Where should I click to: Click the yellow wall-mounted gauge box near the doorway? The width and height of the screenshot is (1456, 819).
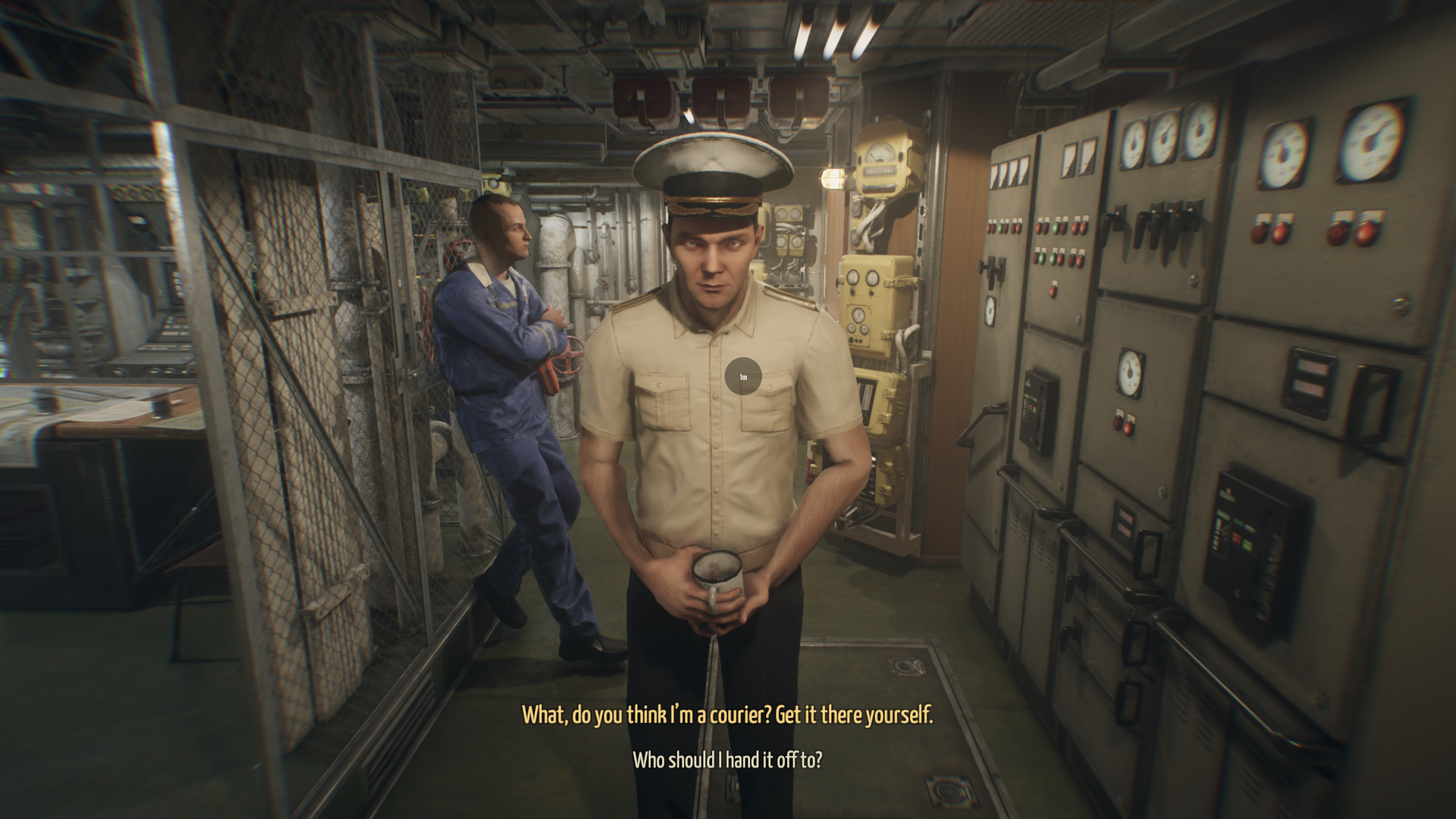(882, 163)
